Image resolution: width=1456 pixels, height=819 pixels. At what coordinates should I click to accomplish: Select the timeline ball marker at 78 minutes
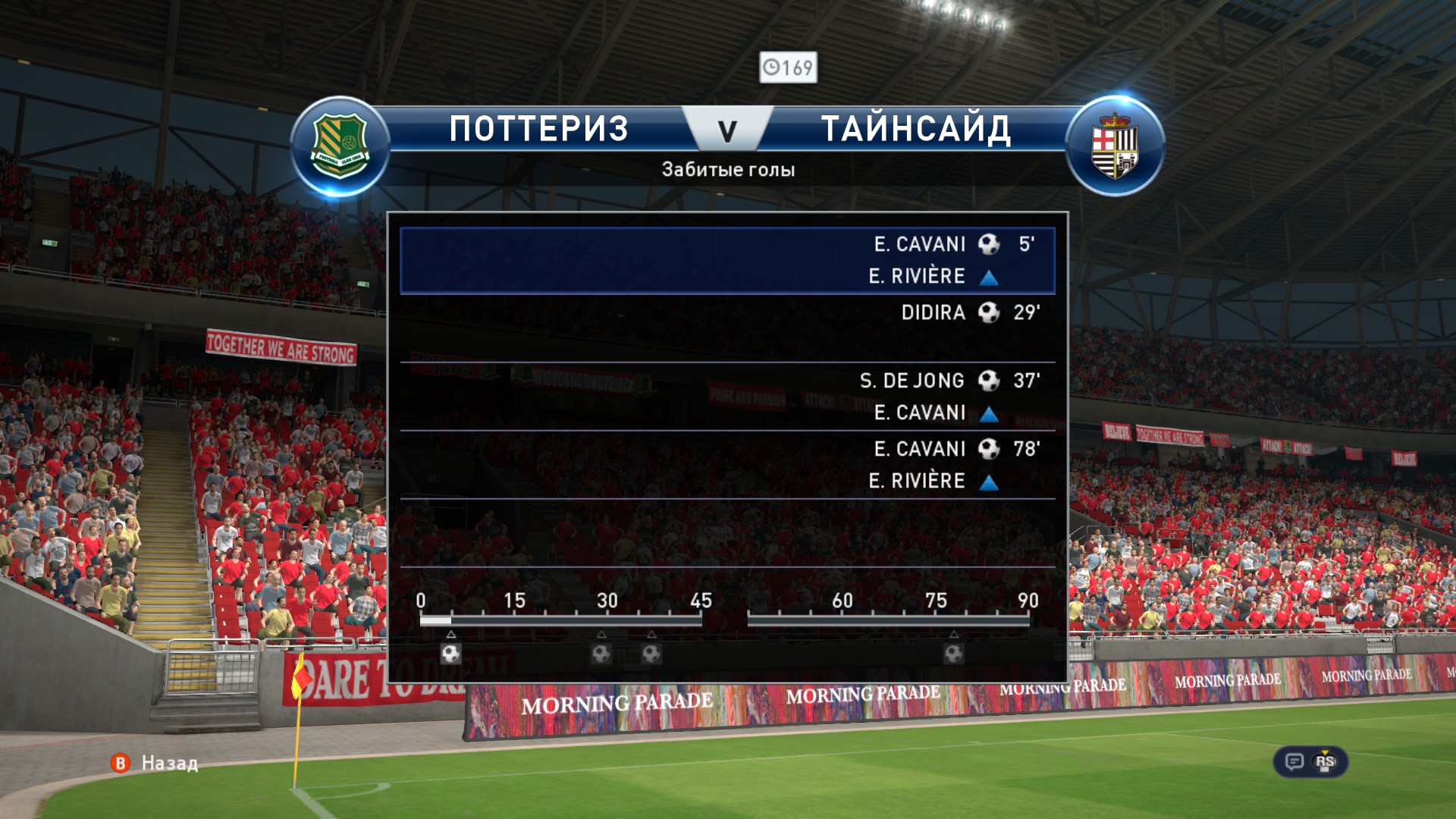(x=954, y=653)
